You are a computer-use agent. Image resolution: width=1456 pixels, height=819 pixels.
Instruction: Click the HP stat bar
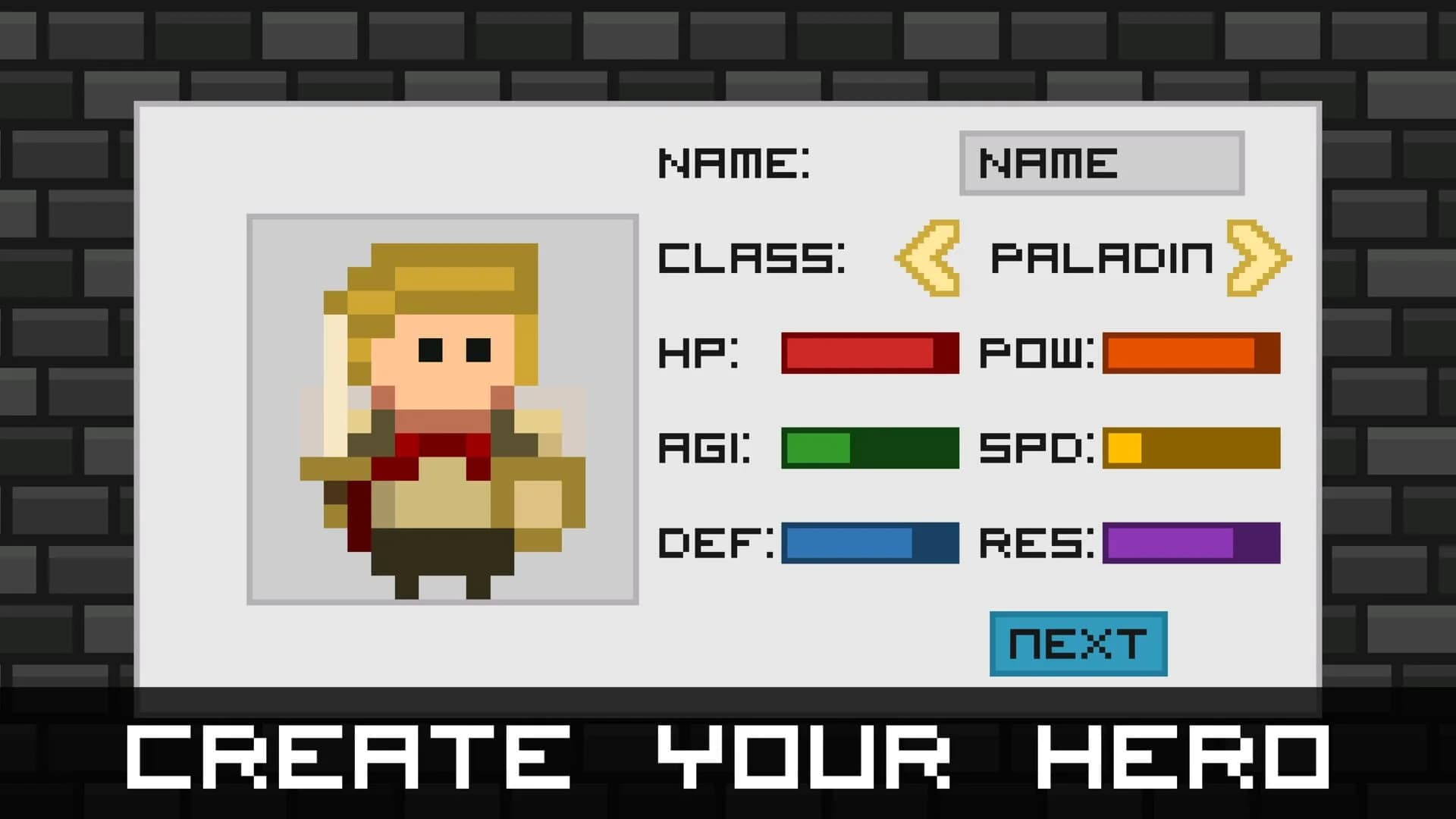tap(868, 353)
